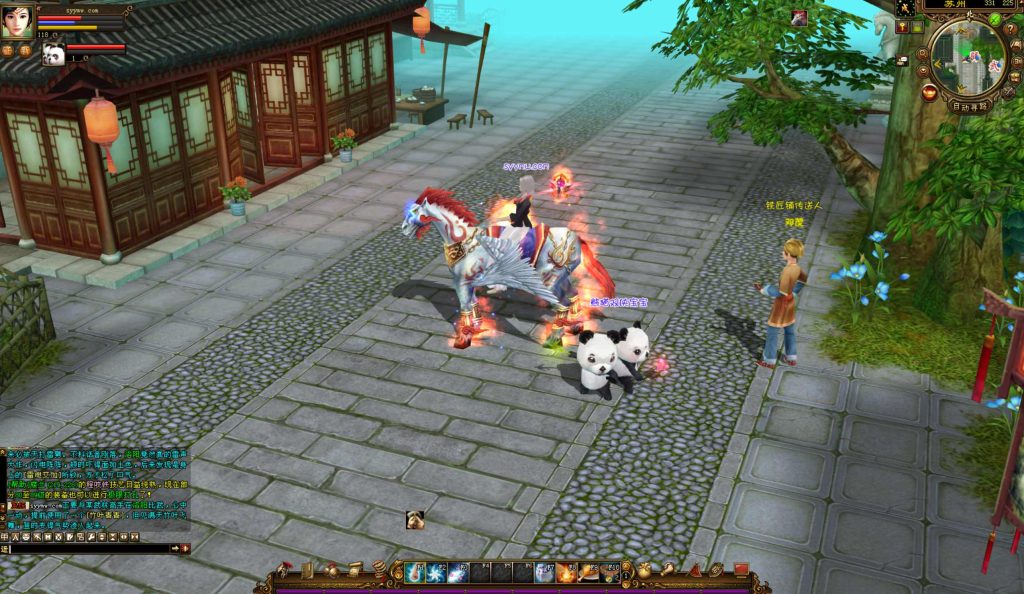This screenshot has width=1024, height=594.
Task: Click the player character portrait
Action: click(x=17, y=21)
